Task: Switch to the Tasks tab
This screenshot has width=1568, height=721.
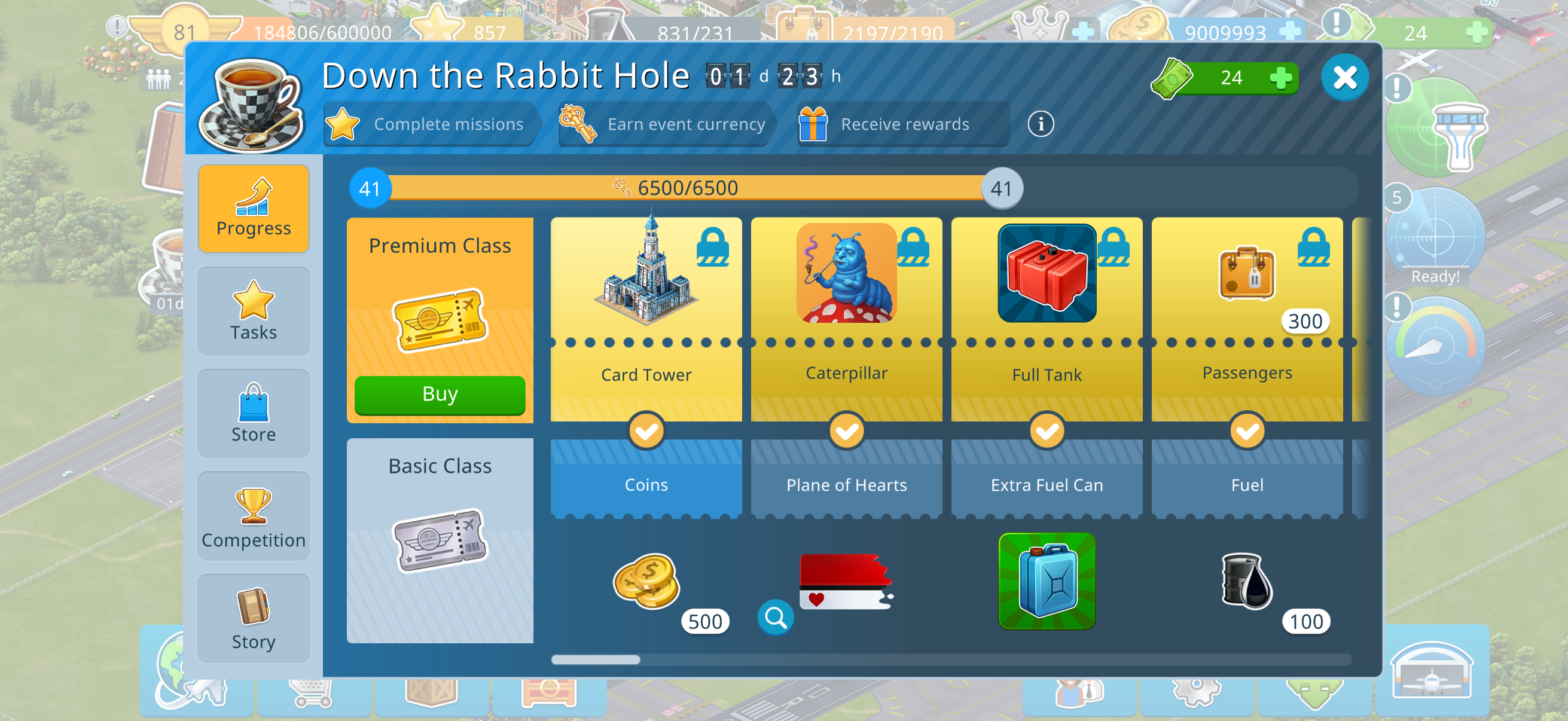Action: pos(254,311)
